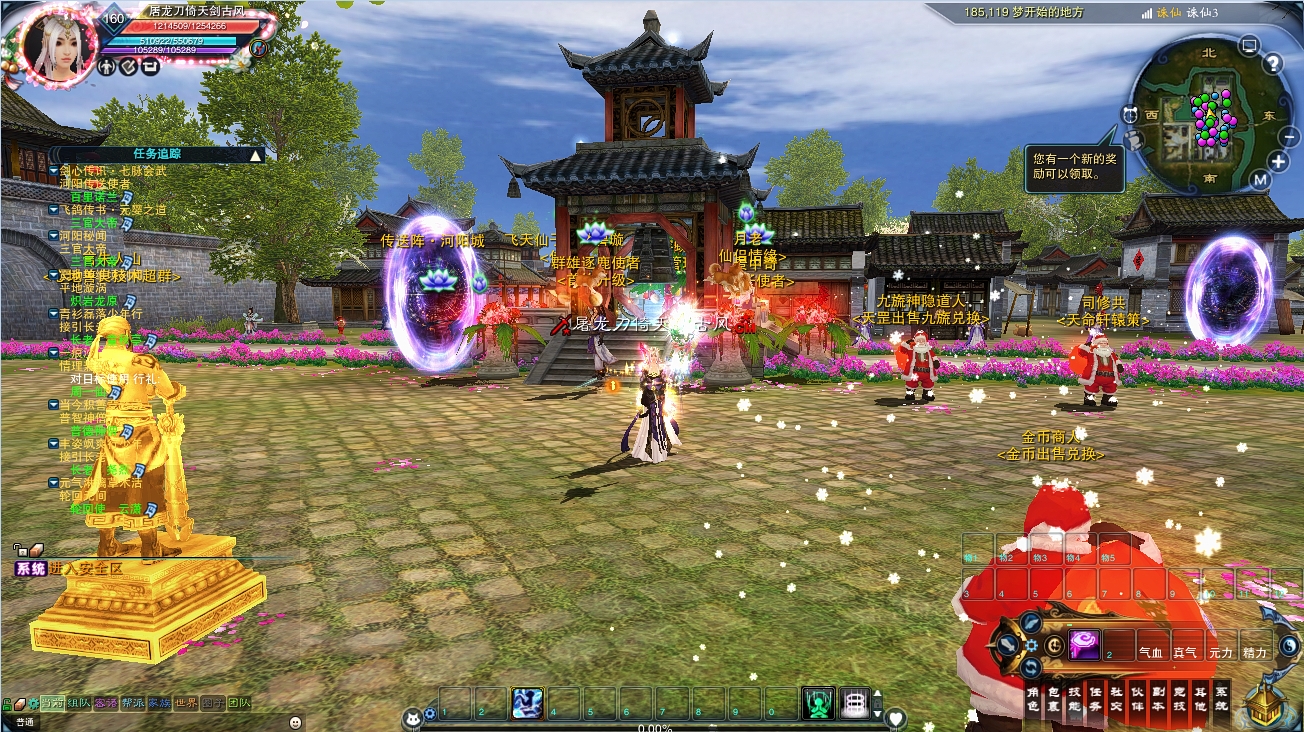Viewport: 1304px width, 732px height.
Task: Open the chat emoji smiley picker
Action: (295, 721)
